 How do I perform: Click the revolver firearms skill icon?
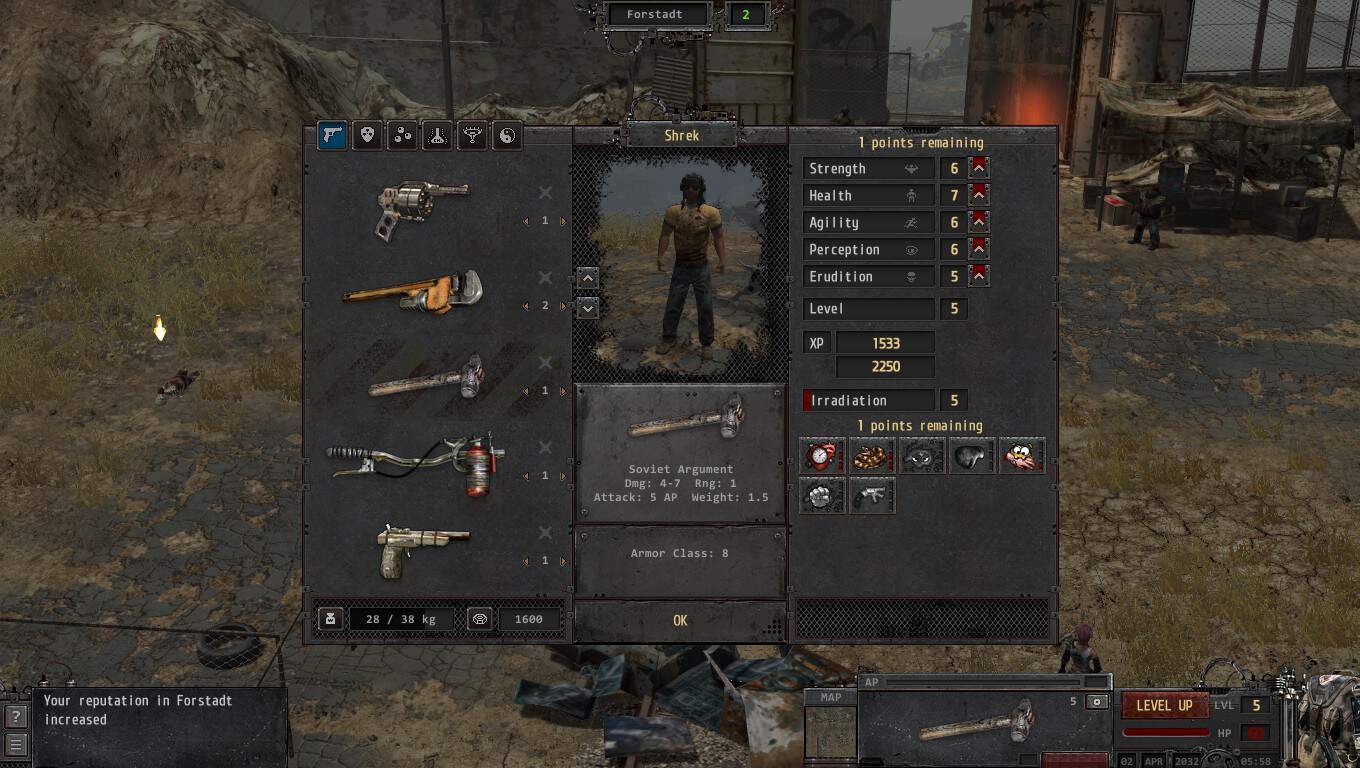point(871,495)
